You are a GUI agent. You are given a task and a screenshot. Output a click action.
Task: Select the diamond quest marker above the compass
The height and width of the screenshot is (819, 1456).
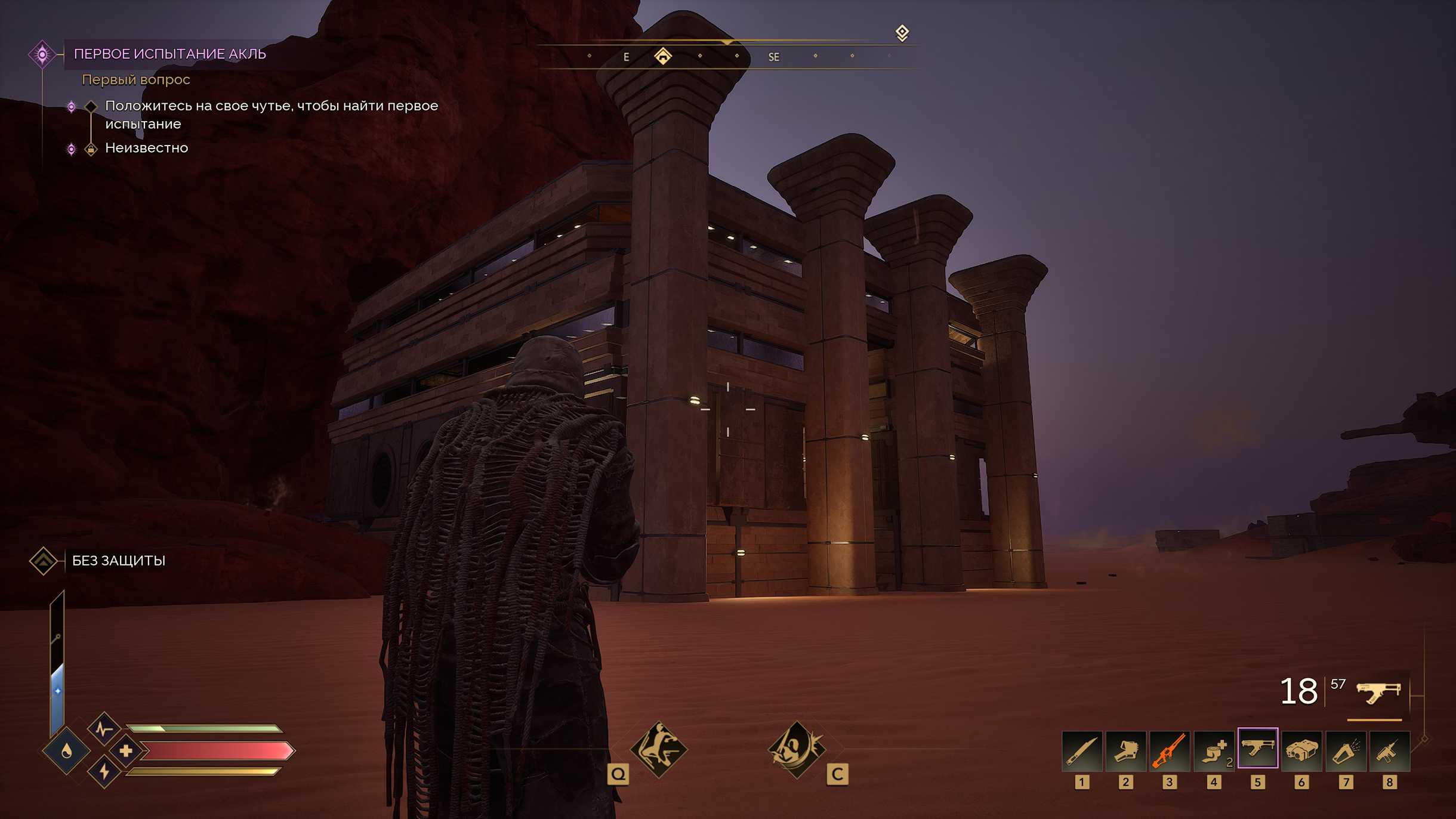click(902, 32)
